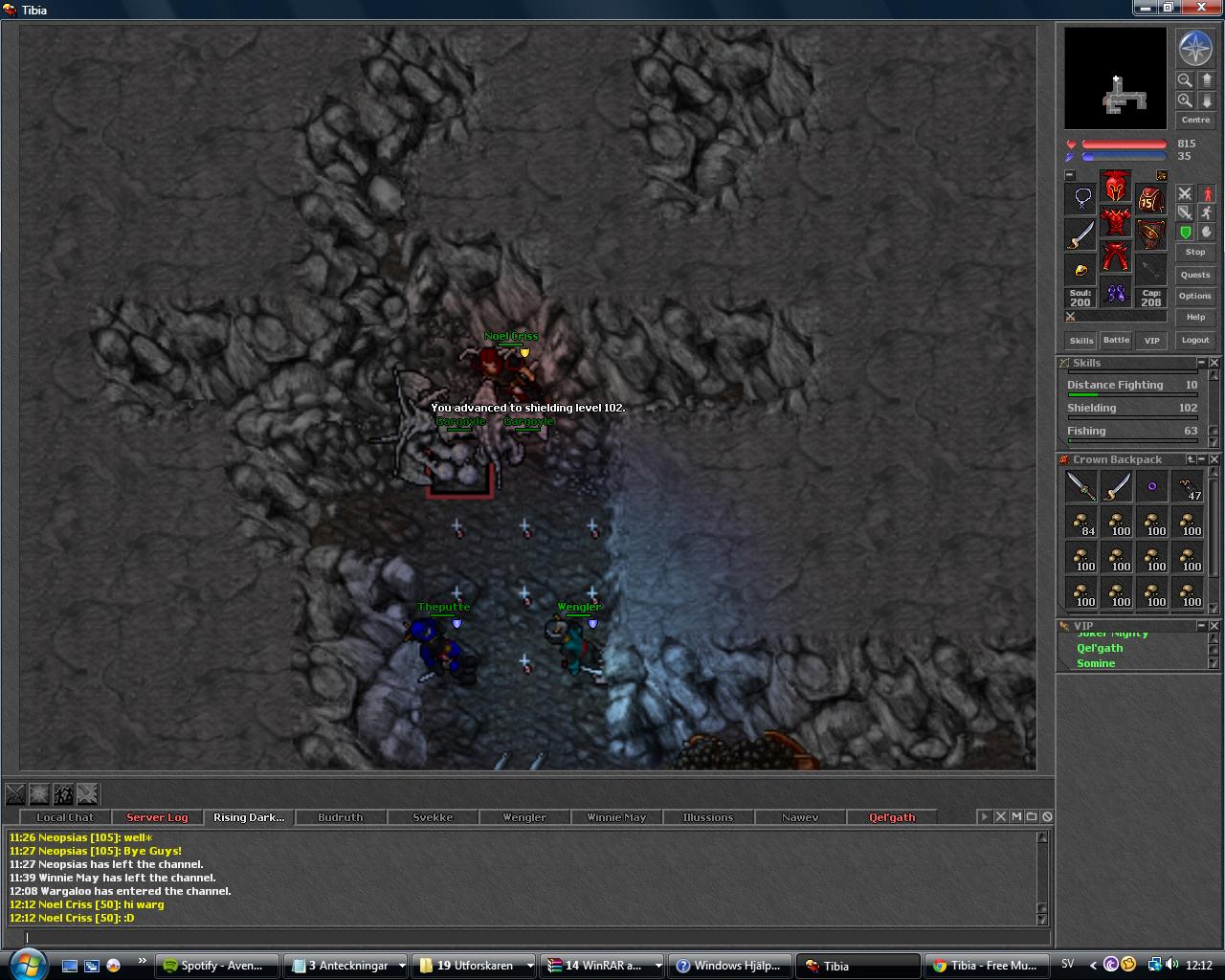Select the red helmet equipment slot
The height and width of the screenshot is (980, 1225).
(x=1115, y=187)
